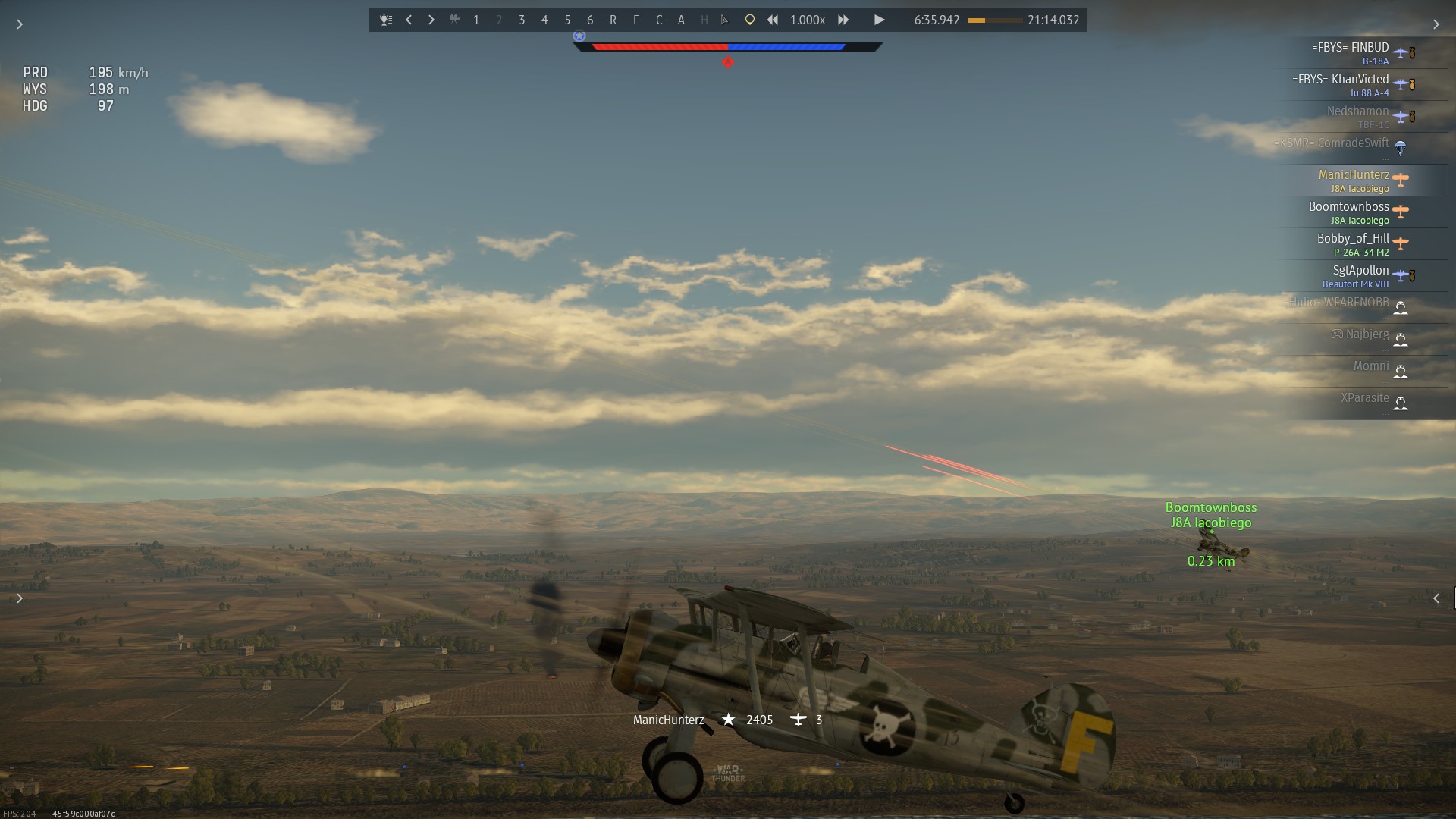Seek along the replay progress bar

tap(994, 20)
